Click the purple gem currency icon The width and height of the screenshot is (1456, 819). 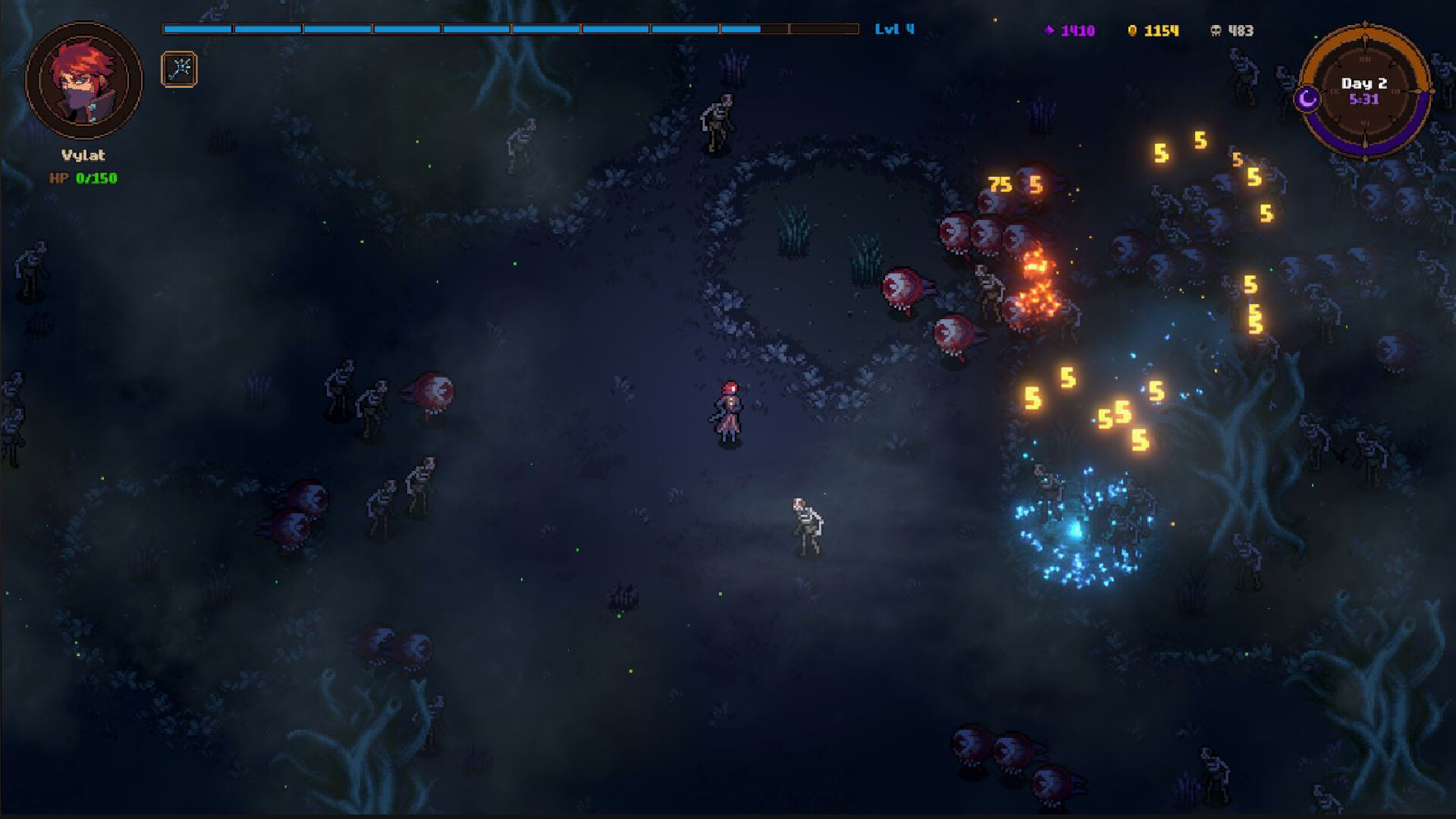(1049, 30)
